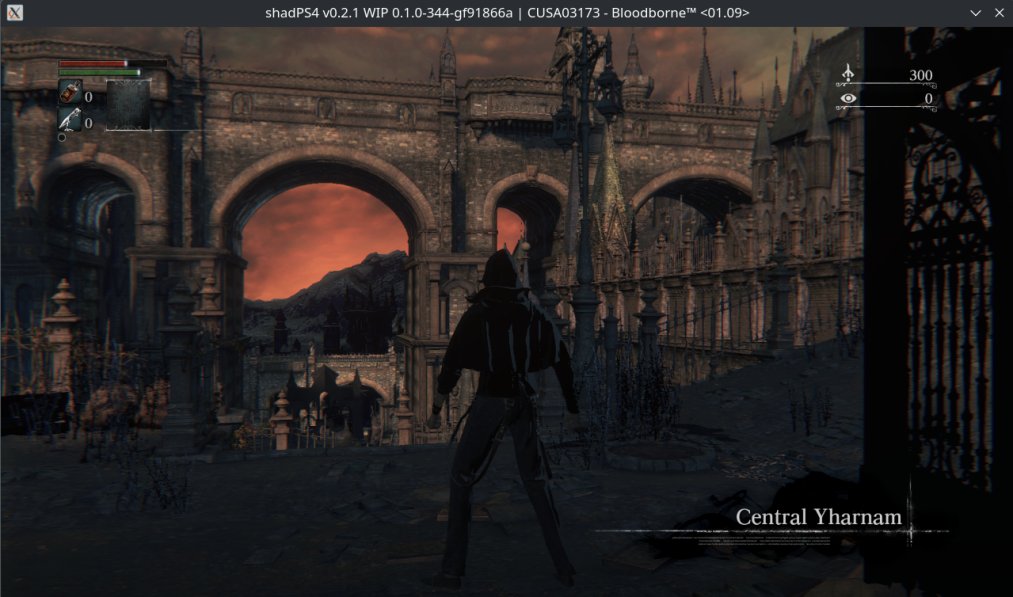The width and height of the screenshot is (1013, 597).
Task: Click the blood echoes symbol
Action: (848, 75)
